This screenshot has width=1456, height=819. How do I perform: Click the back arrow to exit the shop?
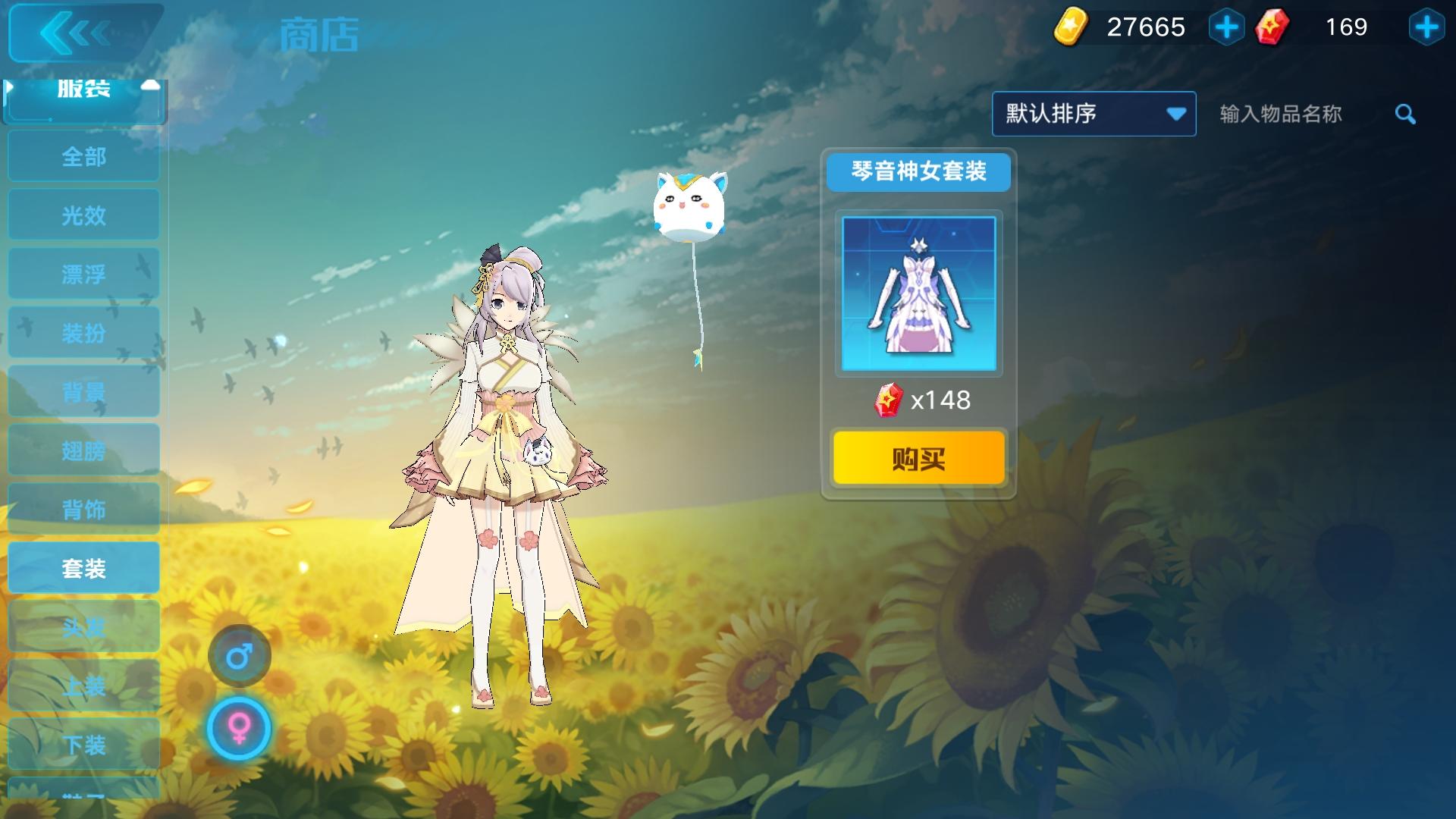pyautogui.click(x=83, y=33)
